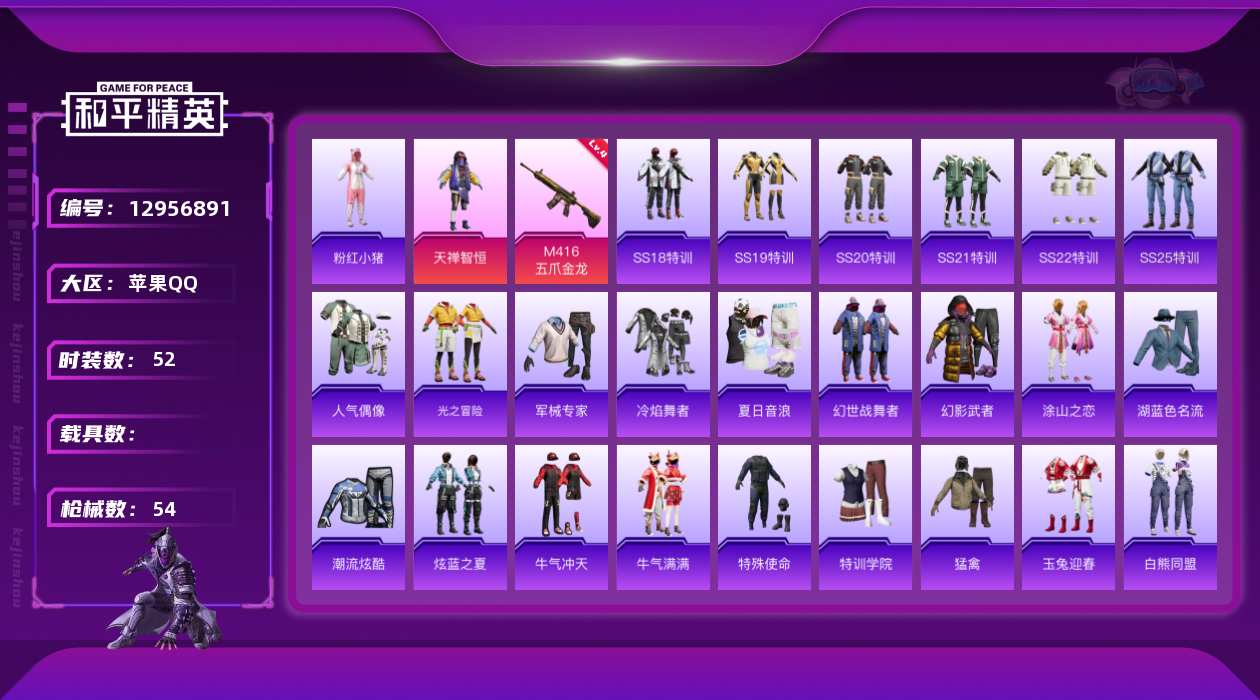Click the SS22特训 outfit card
Viewport: 1260px width, 700px height.
(1068, 210)
